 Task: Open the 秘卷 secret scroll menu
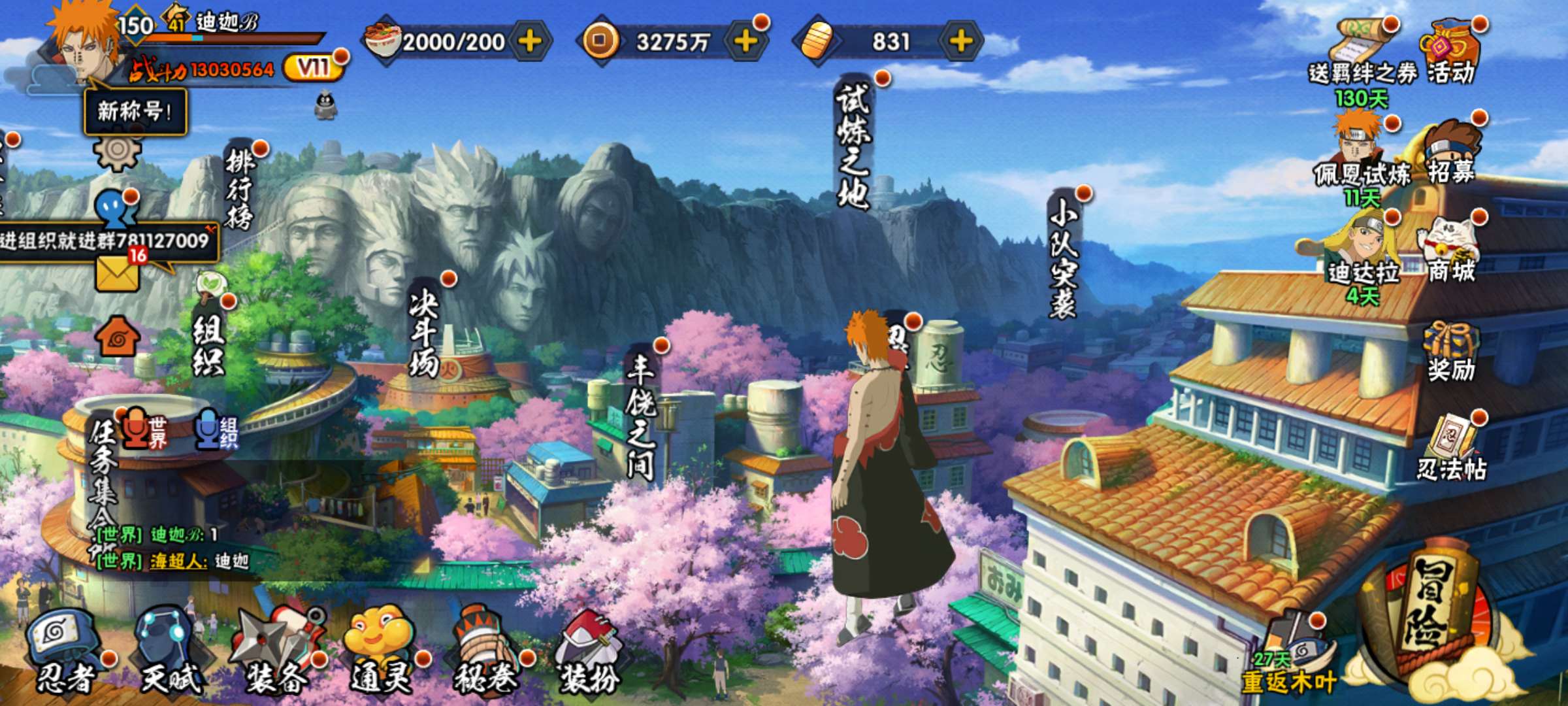click(487, 650)
